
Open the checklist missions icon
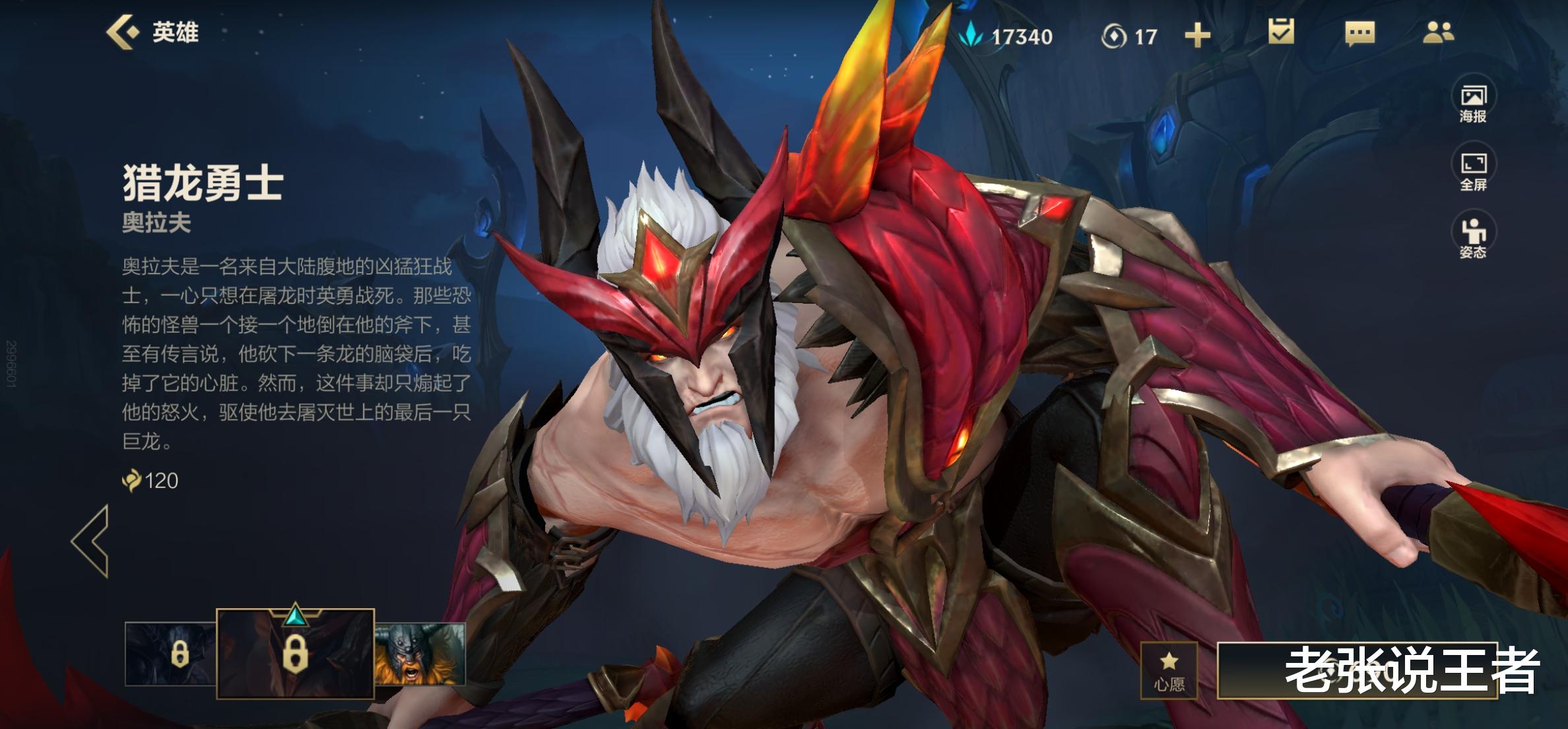[1281, 32]
